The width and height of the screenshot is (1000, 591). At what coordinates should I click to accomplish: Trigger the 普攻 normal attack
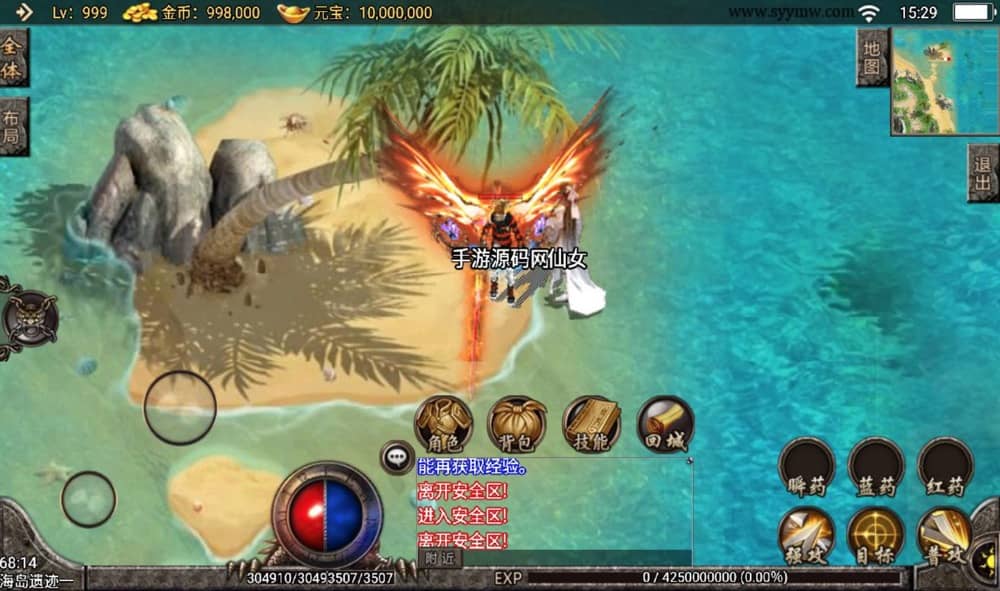click(945, 535)
